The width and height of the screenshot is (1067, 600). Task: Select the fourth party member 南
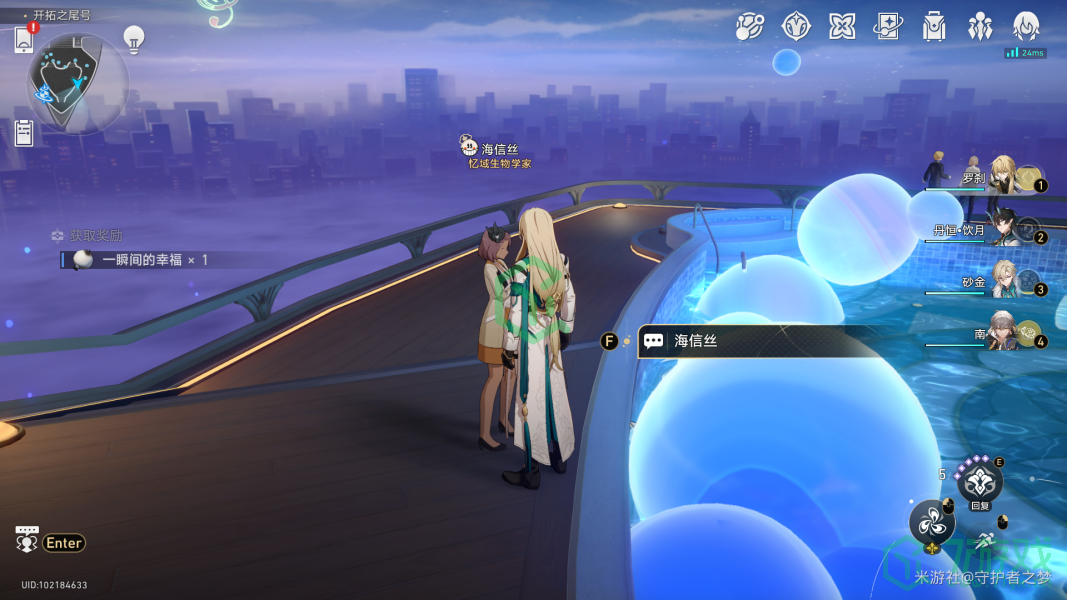[x=1003, y=334]
